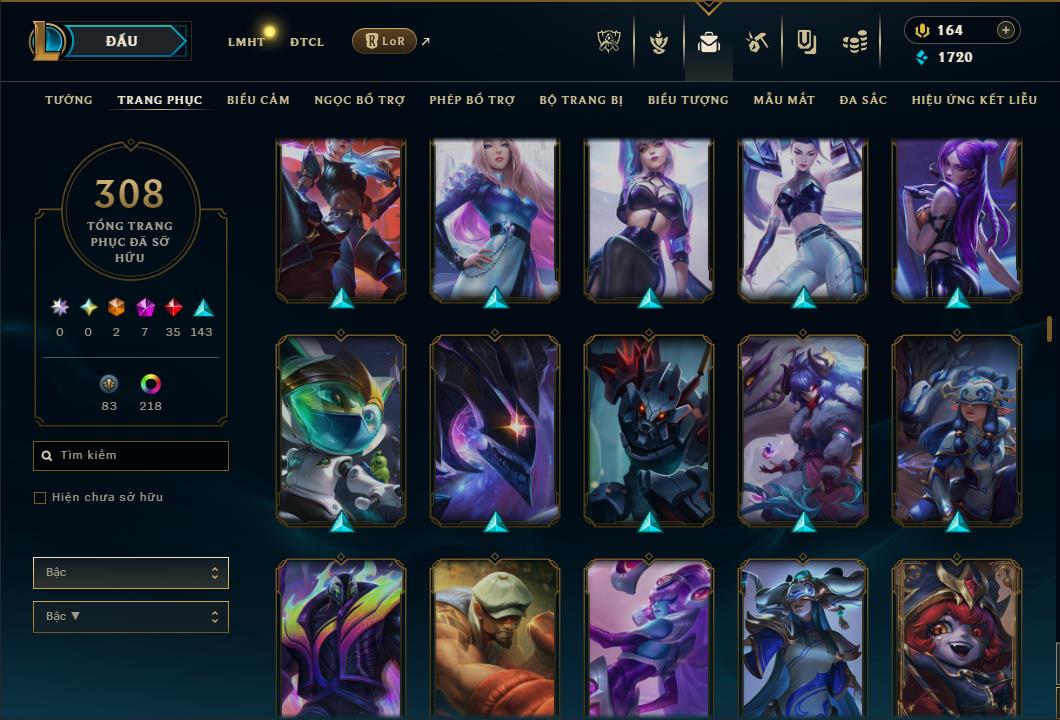This screenshot has height=720, width=1060.
Task: Open the upper Bậc dropdown
Action: pos(131,573)
